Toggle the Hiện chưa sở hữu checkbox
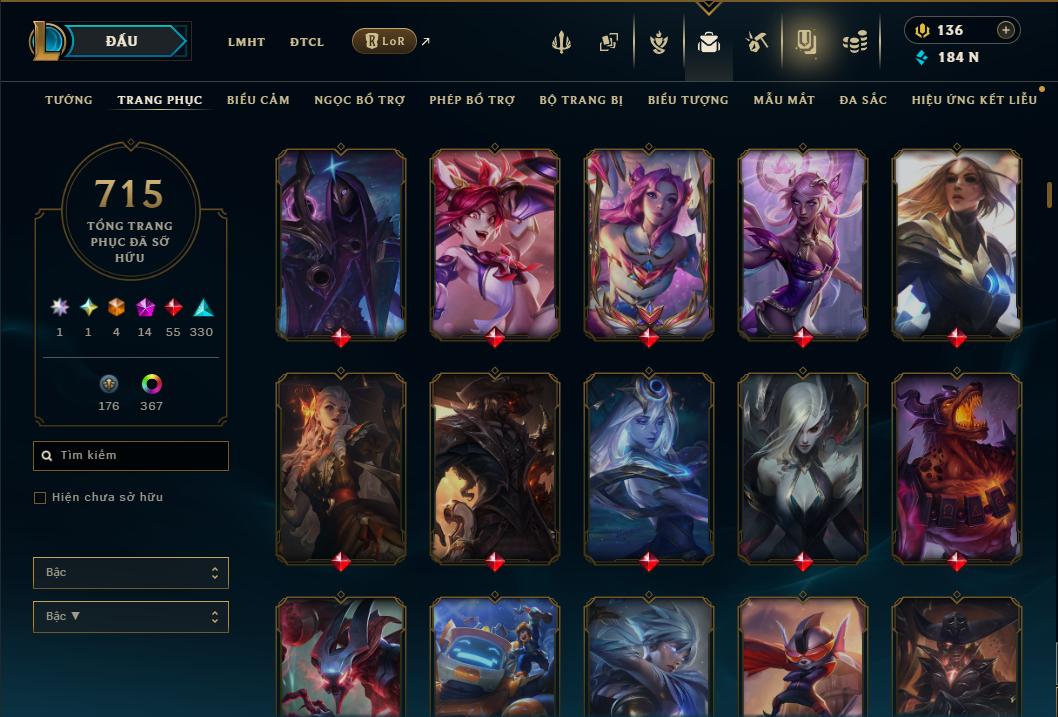 point(40,498)
